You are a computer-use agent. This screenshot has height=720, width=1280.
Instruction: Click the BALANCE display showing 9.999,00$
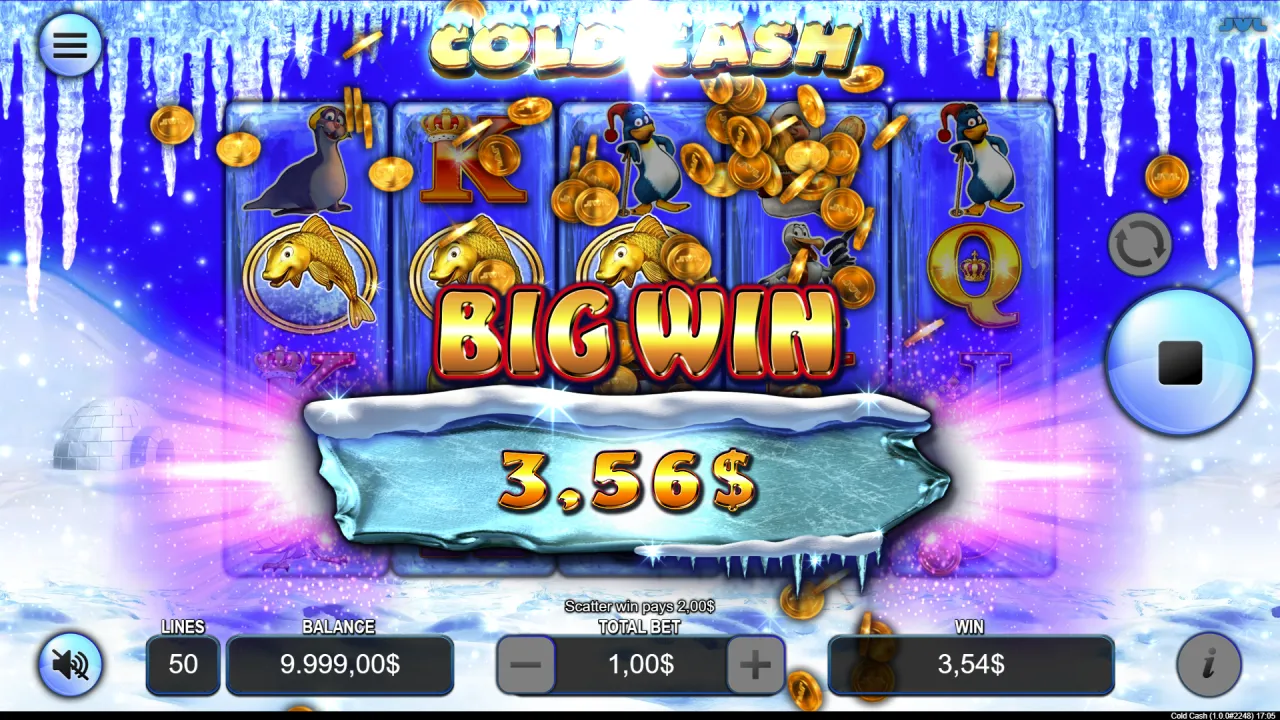pos(340,665)
